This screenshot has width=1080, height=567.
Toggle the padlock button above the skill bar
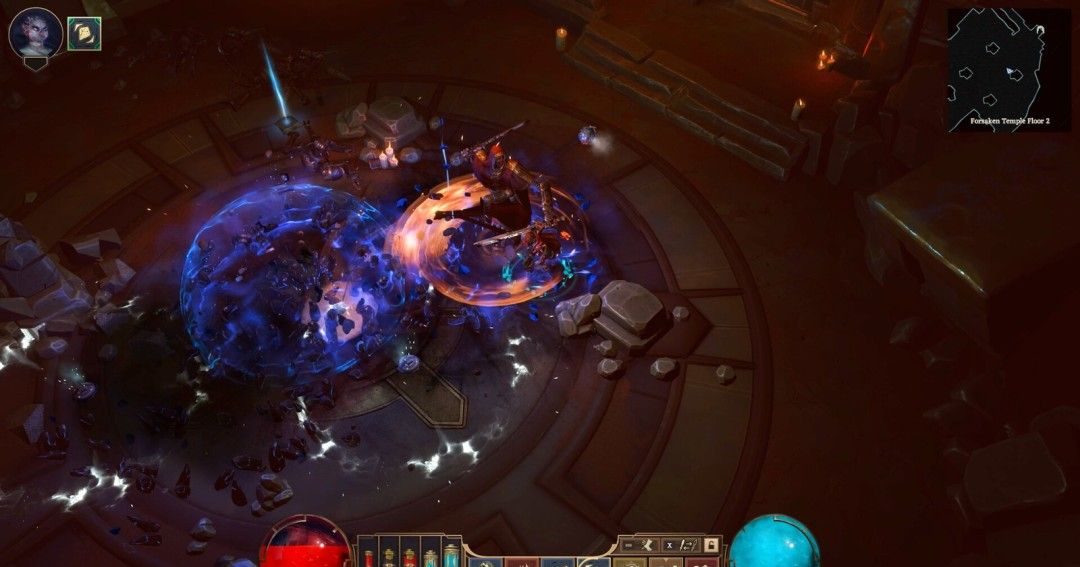click(710, 545)
